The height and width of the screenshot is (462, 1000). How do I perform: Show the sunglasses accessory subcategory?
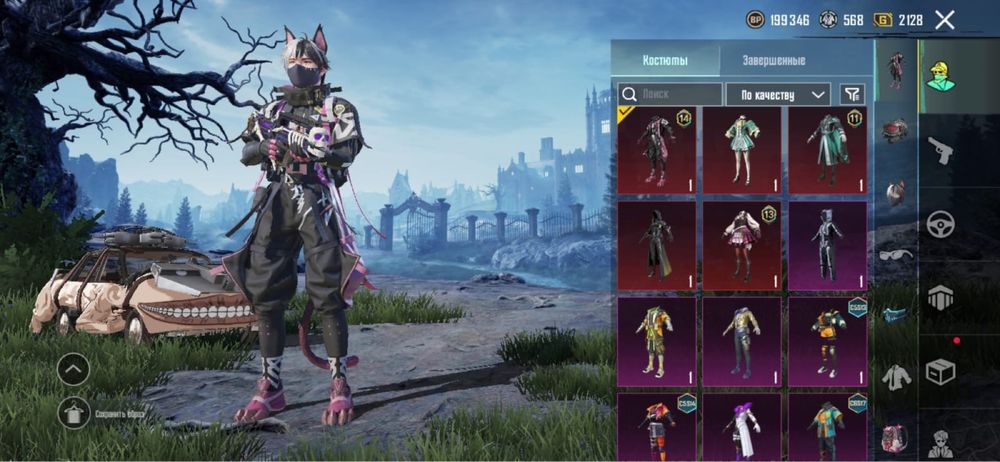click(x=895, y=254)
